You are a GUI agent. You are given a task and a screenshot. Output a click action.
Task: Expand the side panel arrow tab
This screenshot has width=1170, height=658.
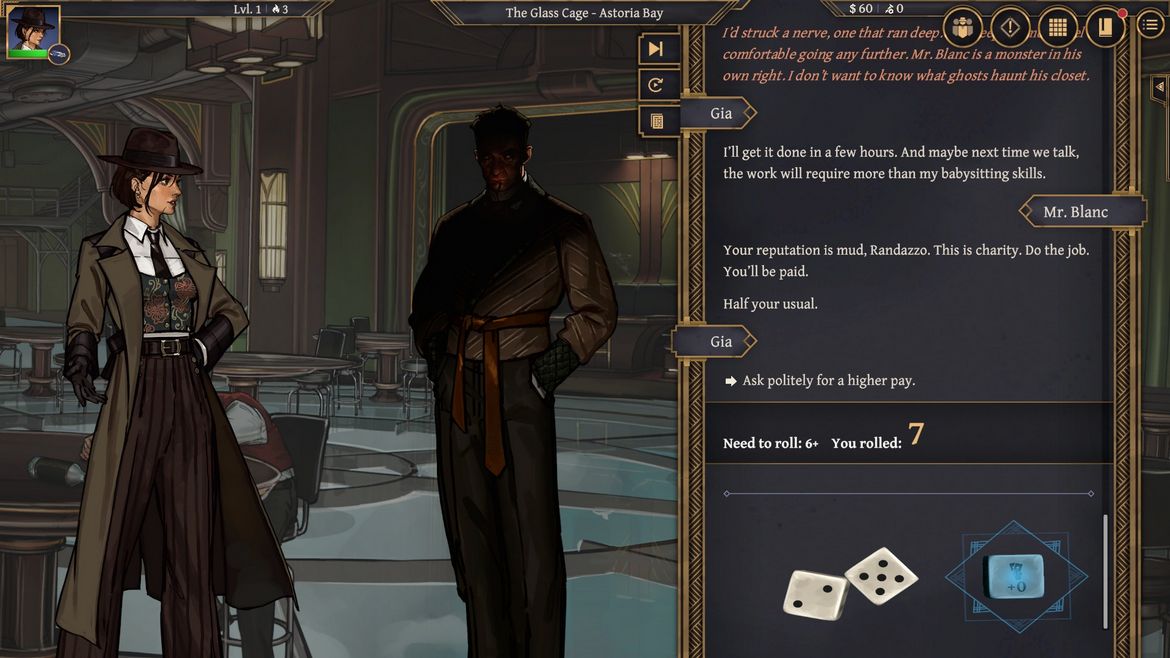click(x=1160, y=88)
